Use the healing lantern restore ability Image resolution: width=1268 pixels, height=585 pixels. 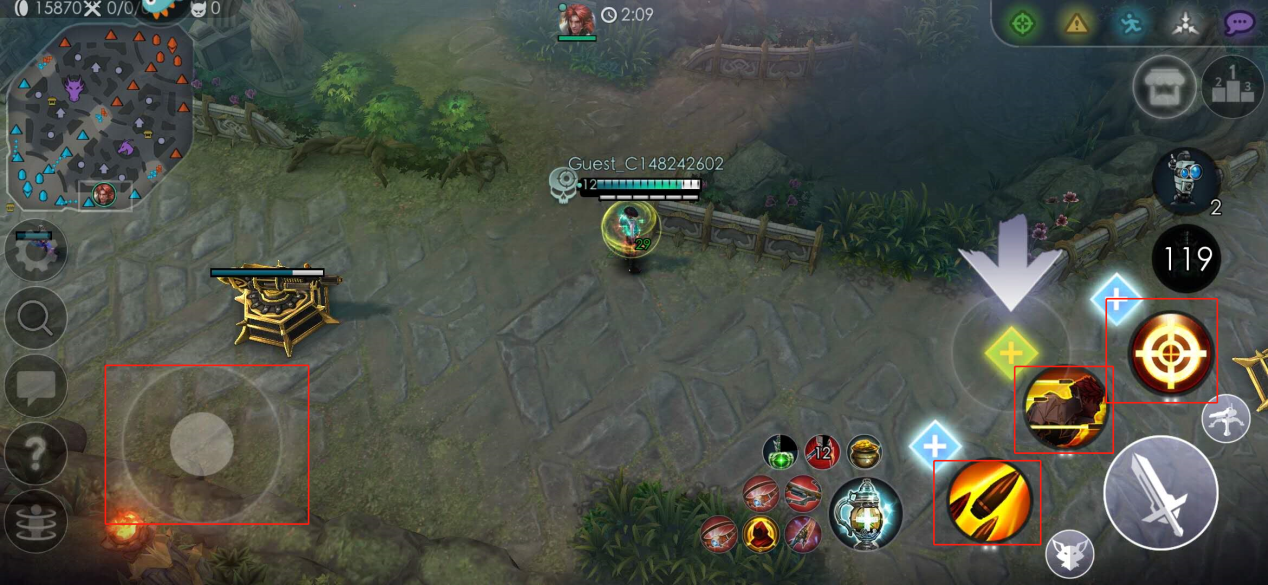[x=865, y=514]
